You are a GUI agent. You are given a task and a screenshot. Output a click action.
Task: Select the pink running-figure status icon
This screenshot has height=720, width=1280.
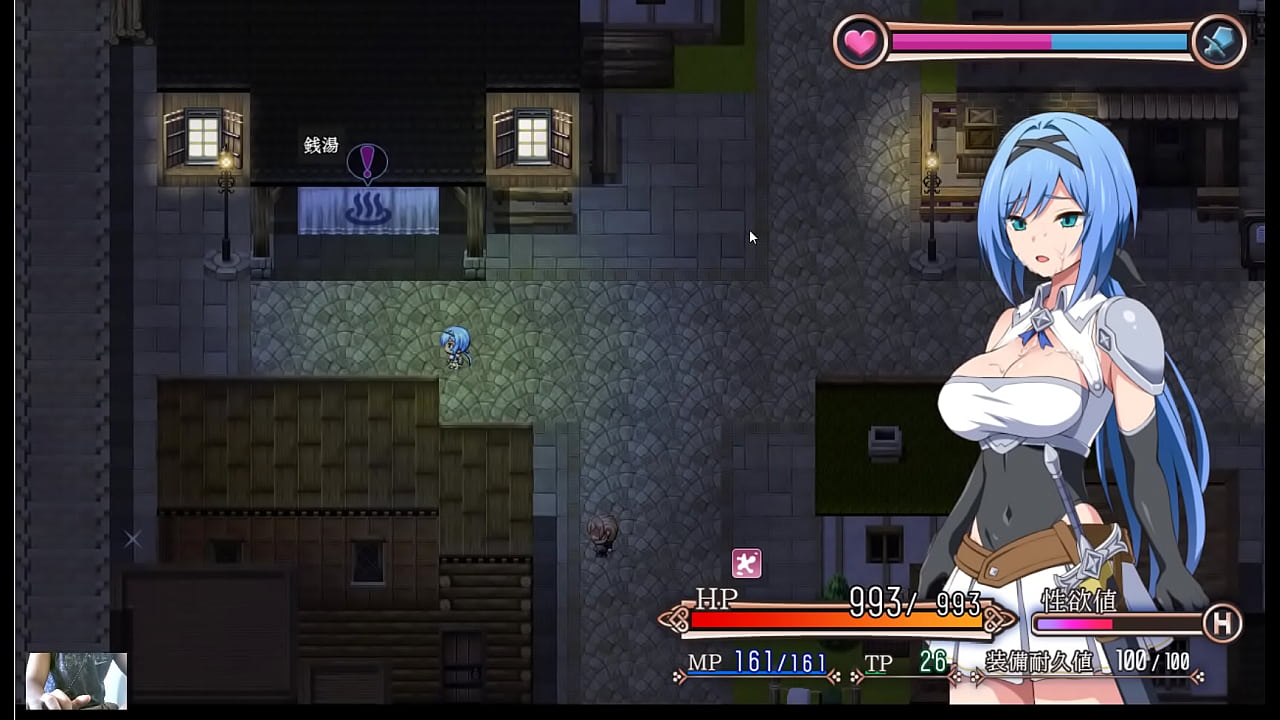pyautogui.click(x=746, y=563)
